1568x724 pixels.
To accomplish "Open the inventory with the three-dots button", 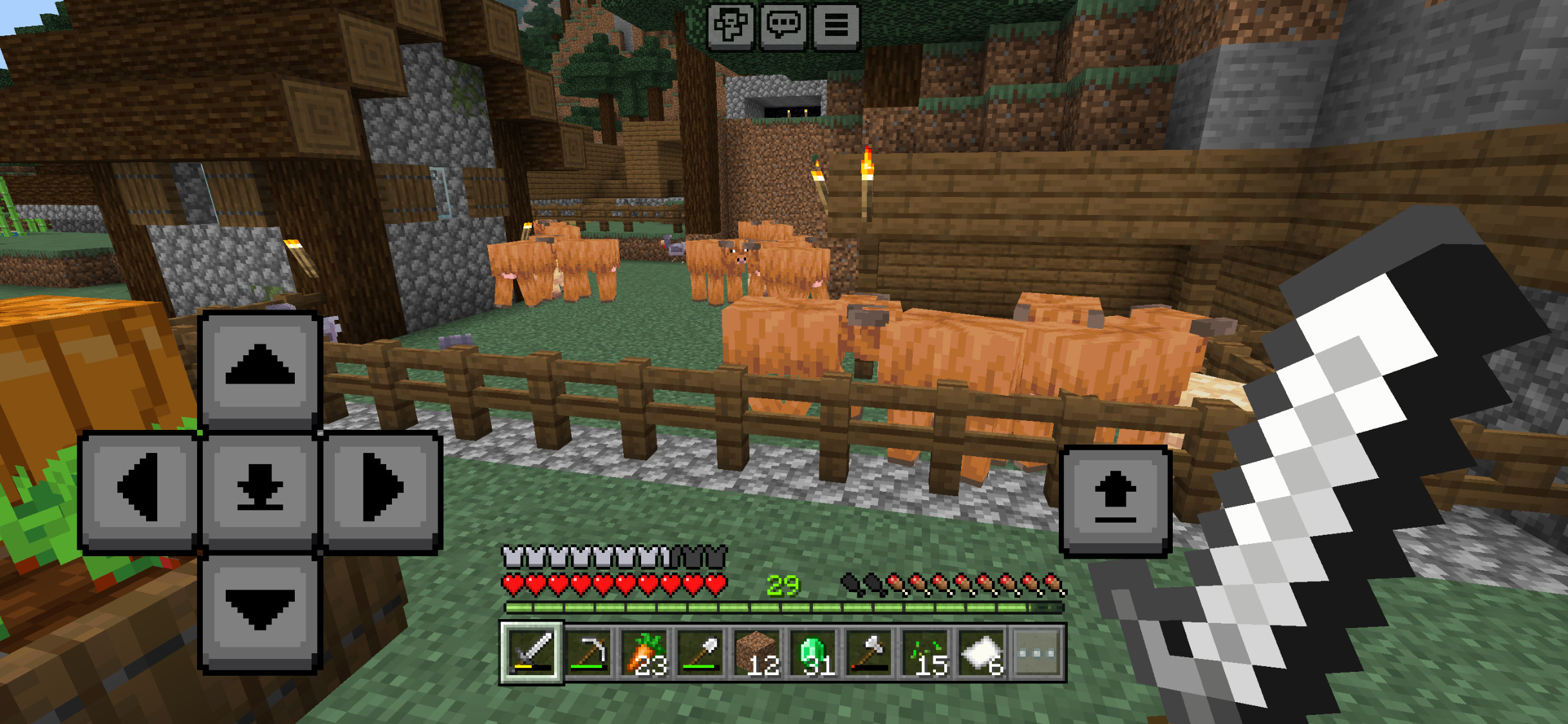I will click(x=1038, y=653).
